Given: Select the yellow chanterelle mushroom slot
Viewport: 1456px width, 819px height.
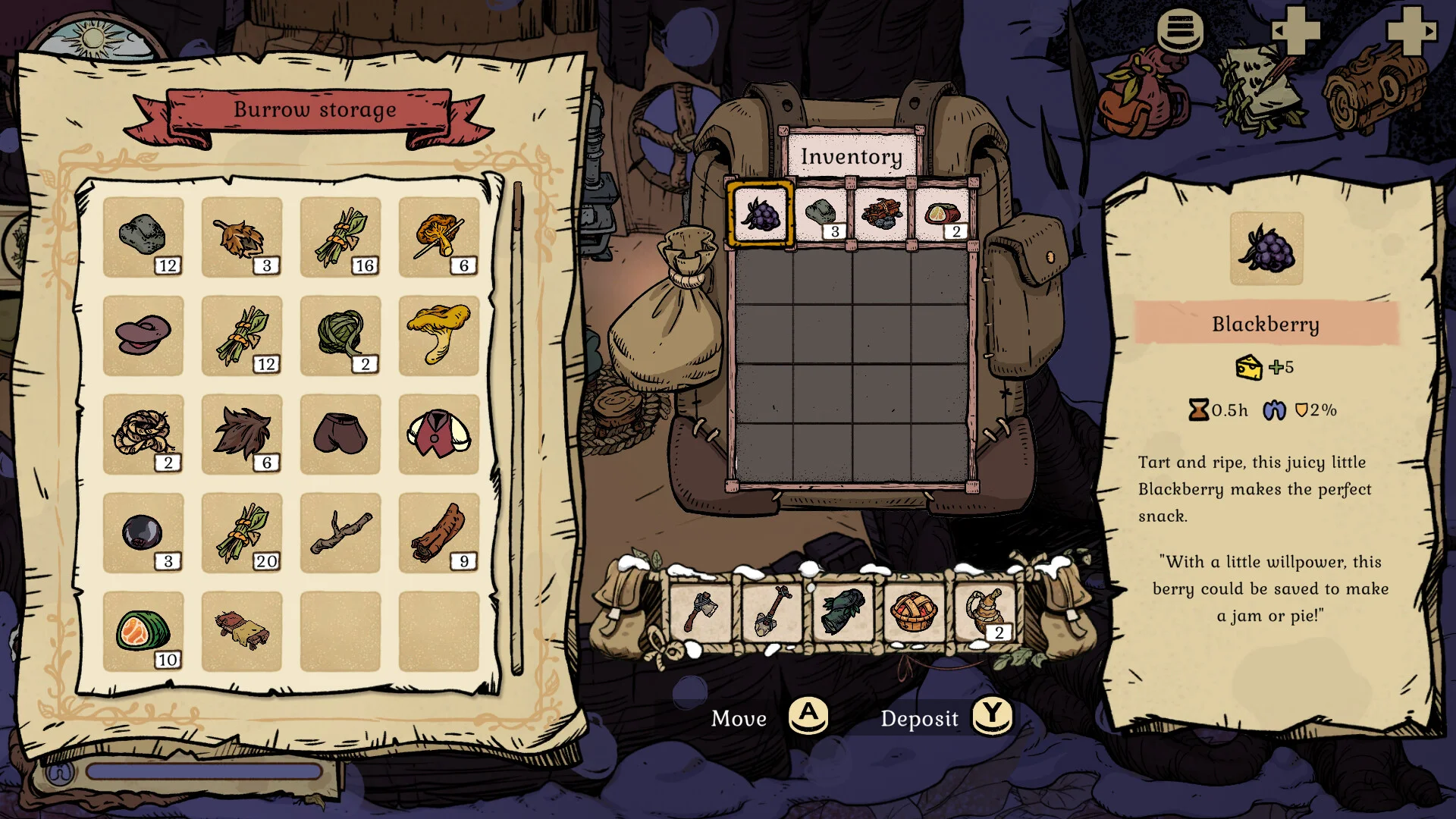Looking at the screenshot, I should (439, 335).
